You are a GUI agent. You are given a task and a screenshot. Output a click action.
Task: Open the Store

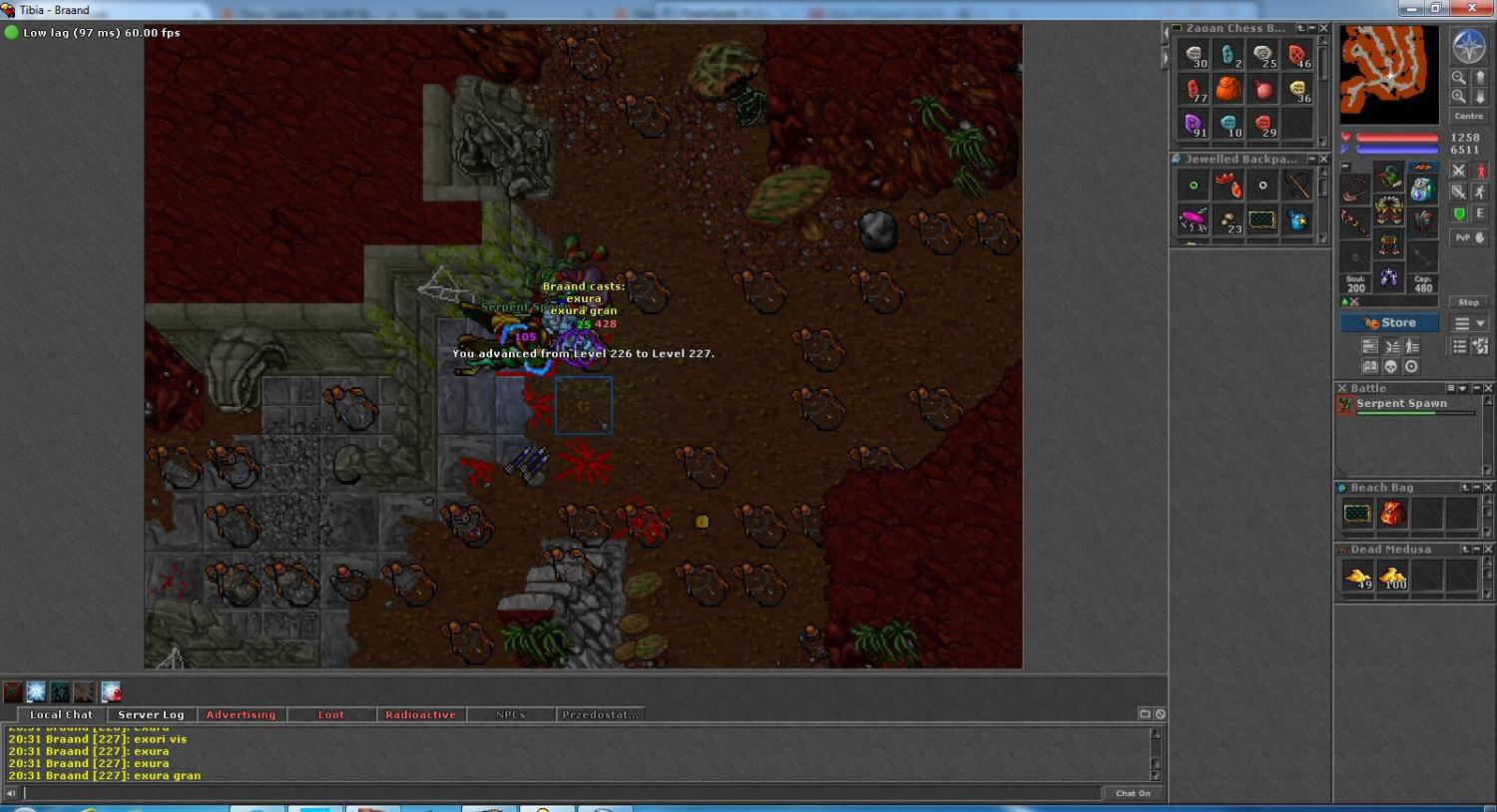point(1388,323)
